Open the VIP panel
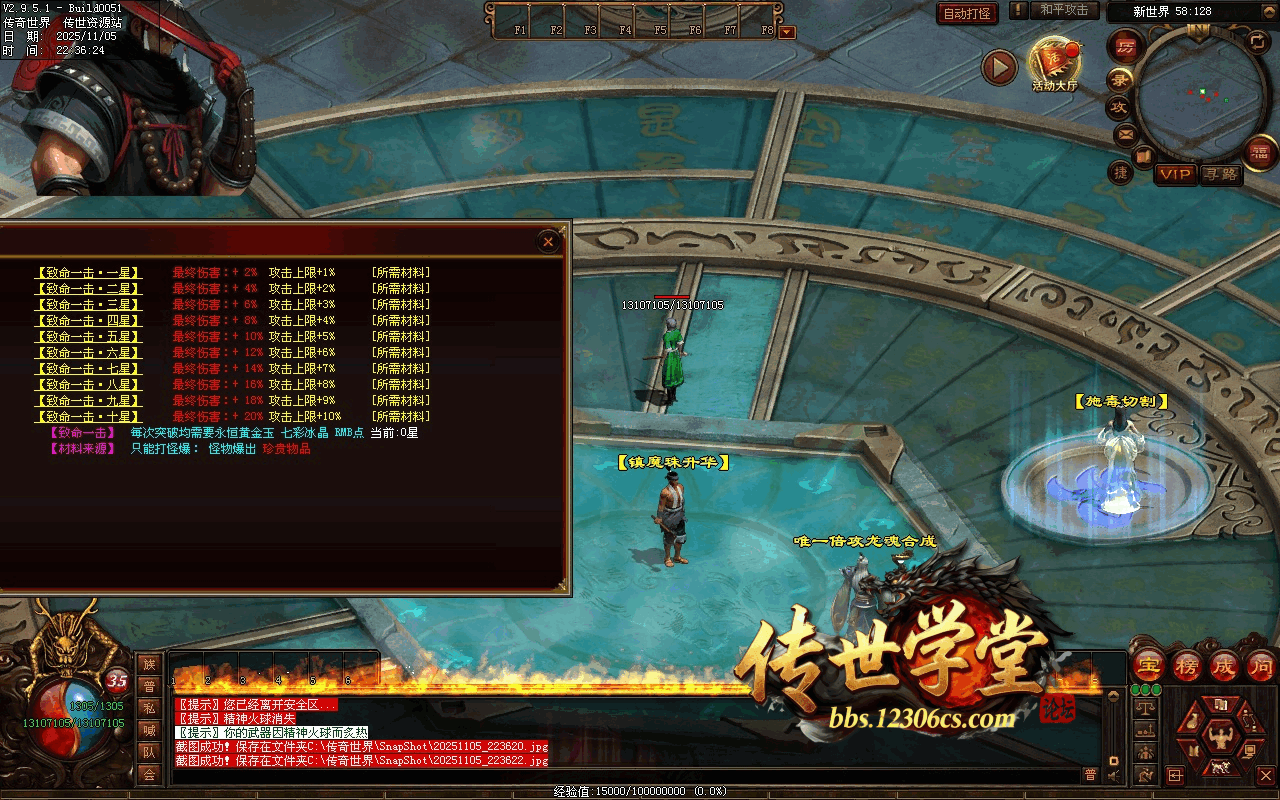The image size is (1280, 800). 1176,175
